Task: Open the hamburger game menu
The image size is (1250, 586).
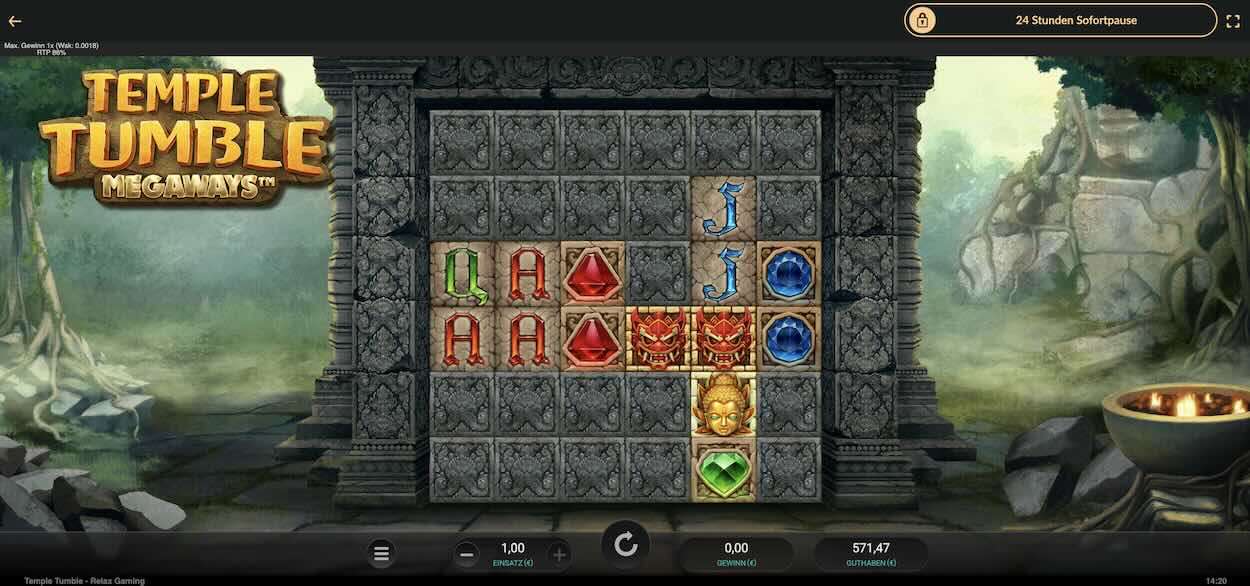Action: pos(381,553)
